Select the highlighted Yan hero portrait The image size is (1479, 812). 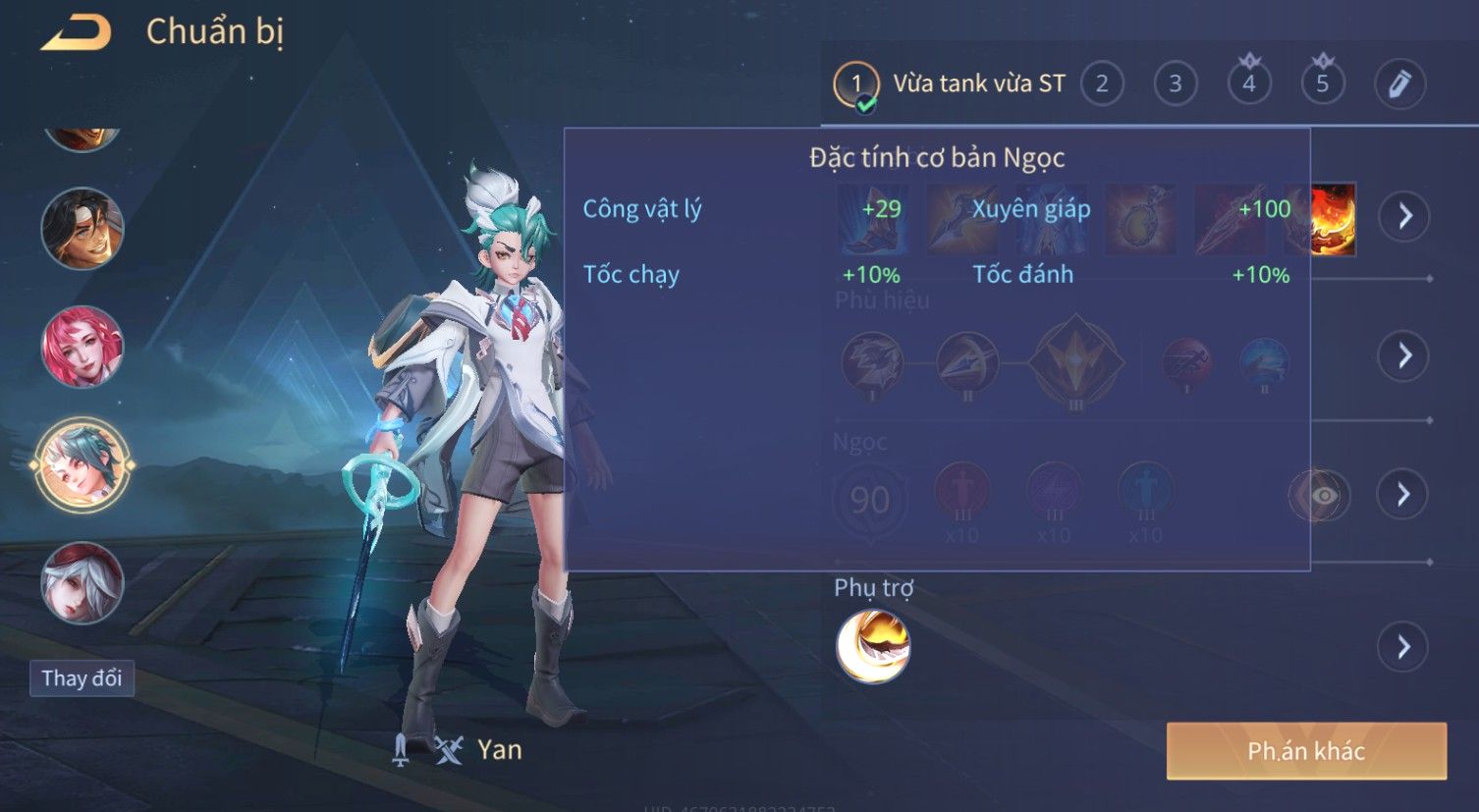pos(82,464)
